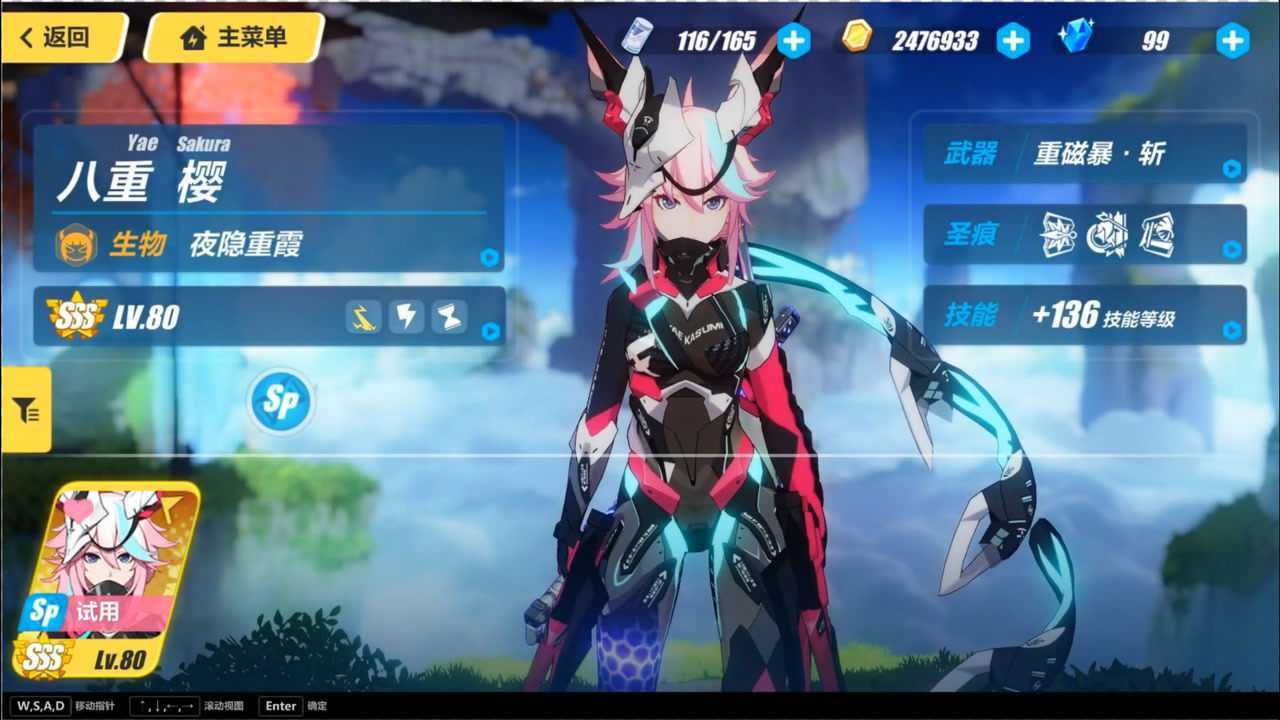
Task: Click the SP badge on the character panel
Action: coord(279,400)
